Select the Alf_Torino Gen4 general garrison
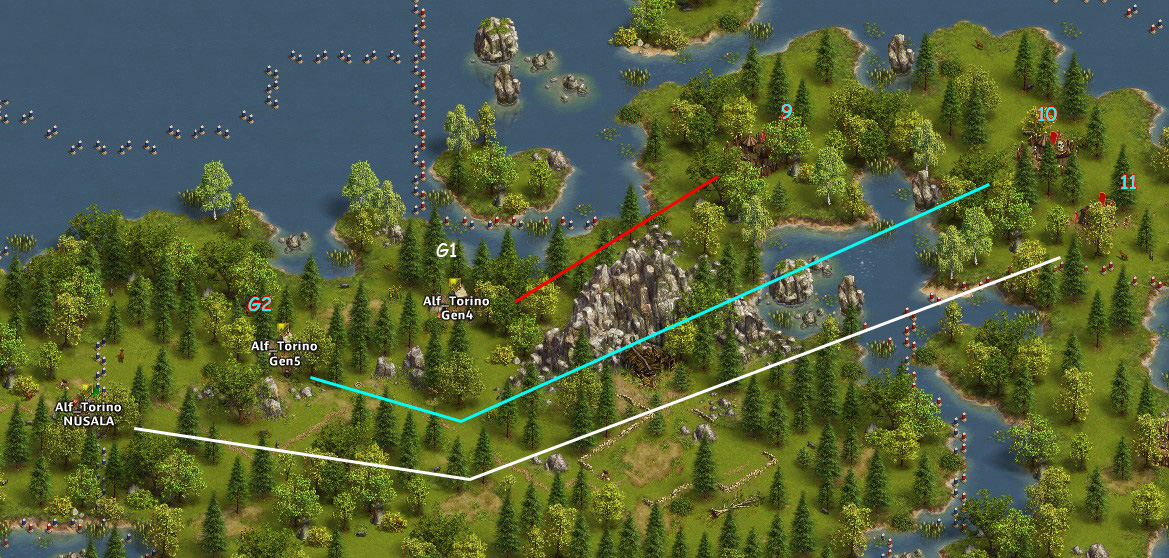This screenshot has height=558, width=1169. 455,287
